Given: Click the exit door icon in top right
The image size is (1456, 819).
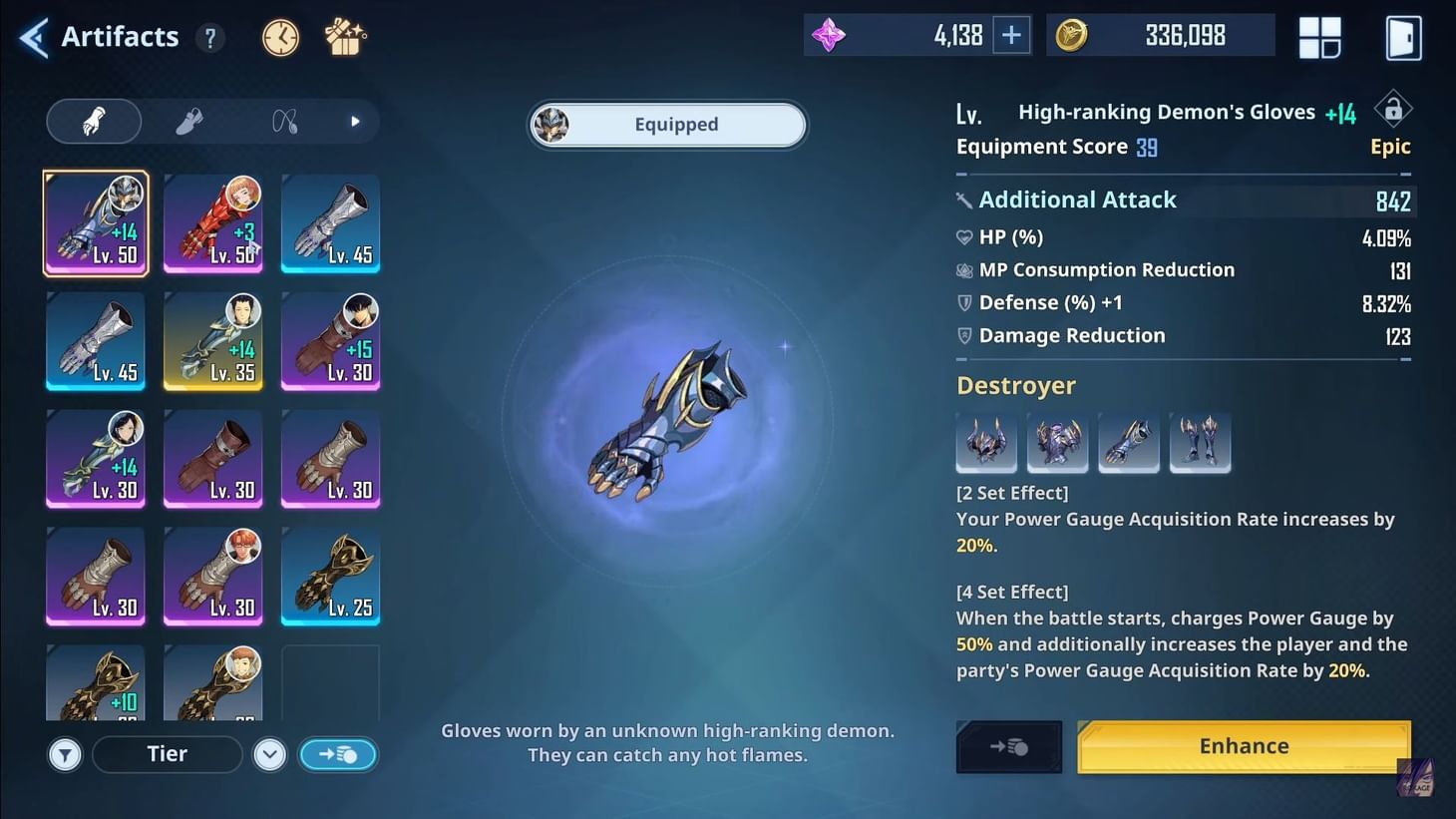Looking at the screenshot, I should pos(1402,36).
